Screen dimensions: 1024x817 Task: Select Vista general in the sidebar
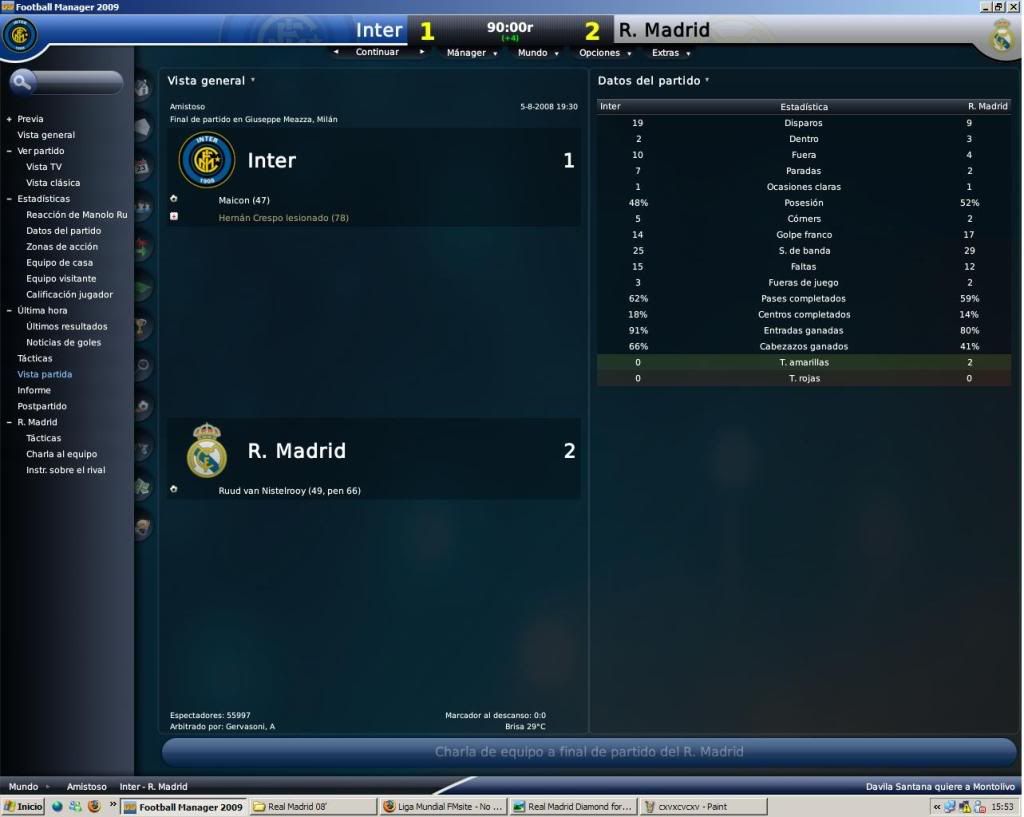coord(46,135)
